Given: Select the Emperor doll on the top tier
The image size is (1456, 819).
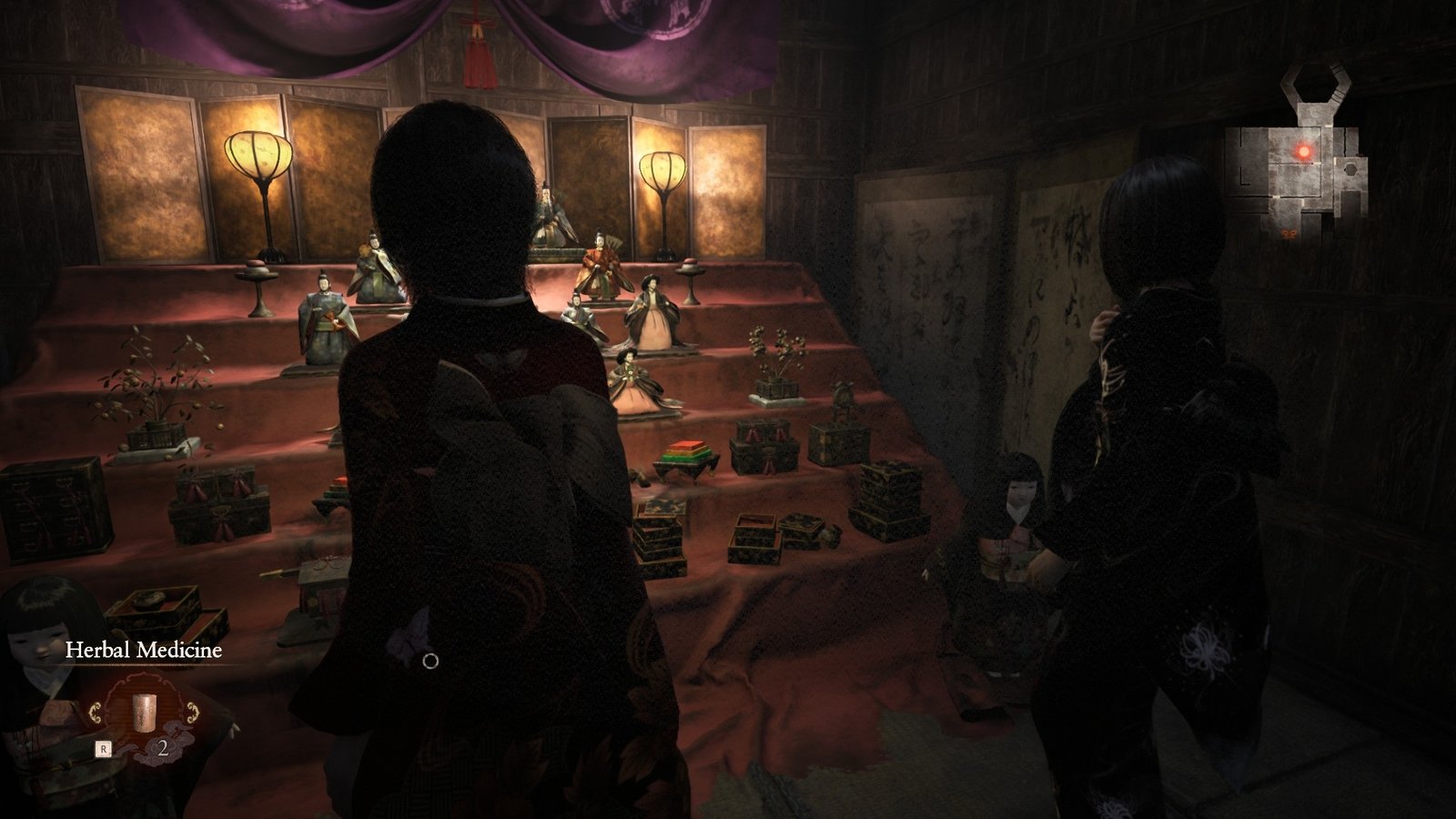Looking at the screenshot, I should pos(551,214).
